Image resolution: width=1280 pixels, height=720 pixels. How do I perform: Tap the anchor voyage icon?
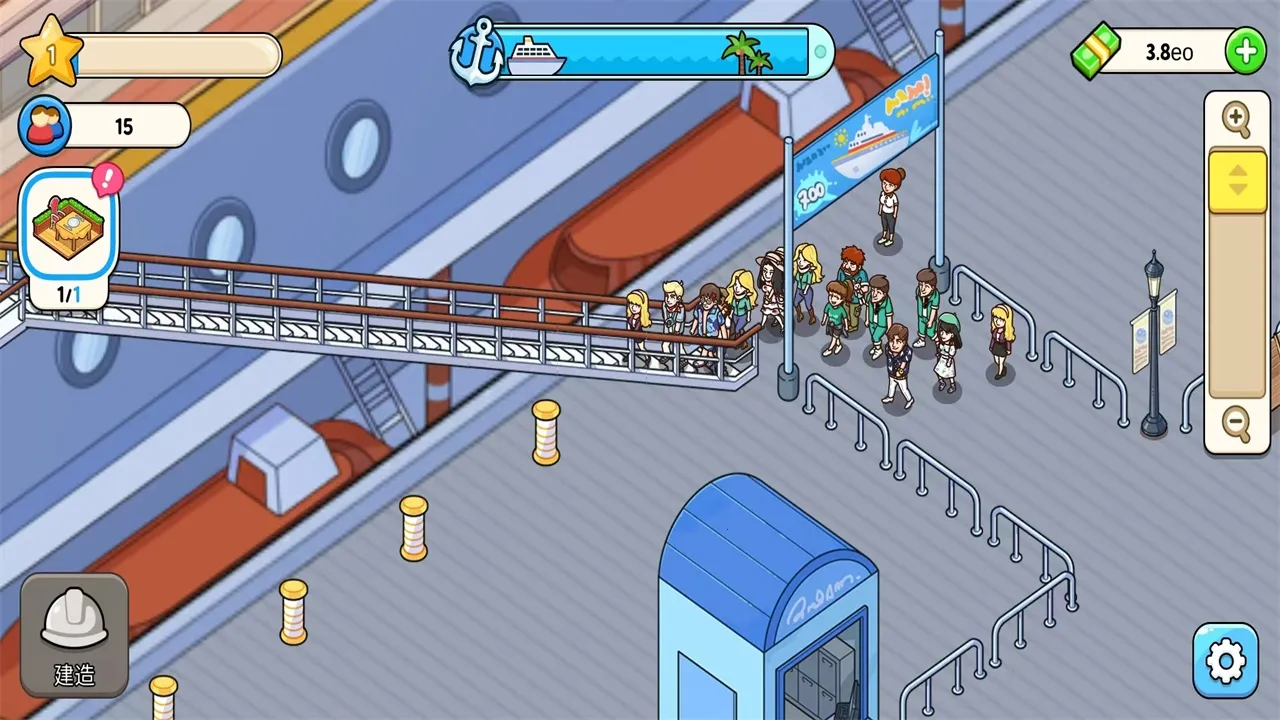pyautogui.click(x=475, y=52)
